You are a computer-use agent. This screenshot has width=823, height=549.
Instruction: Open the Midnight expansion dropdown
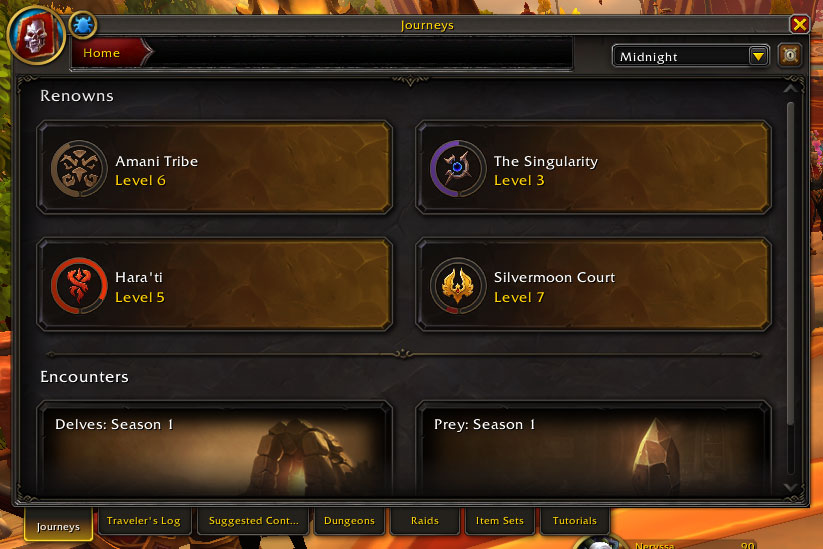pos(691,57)
